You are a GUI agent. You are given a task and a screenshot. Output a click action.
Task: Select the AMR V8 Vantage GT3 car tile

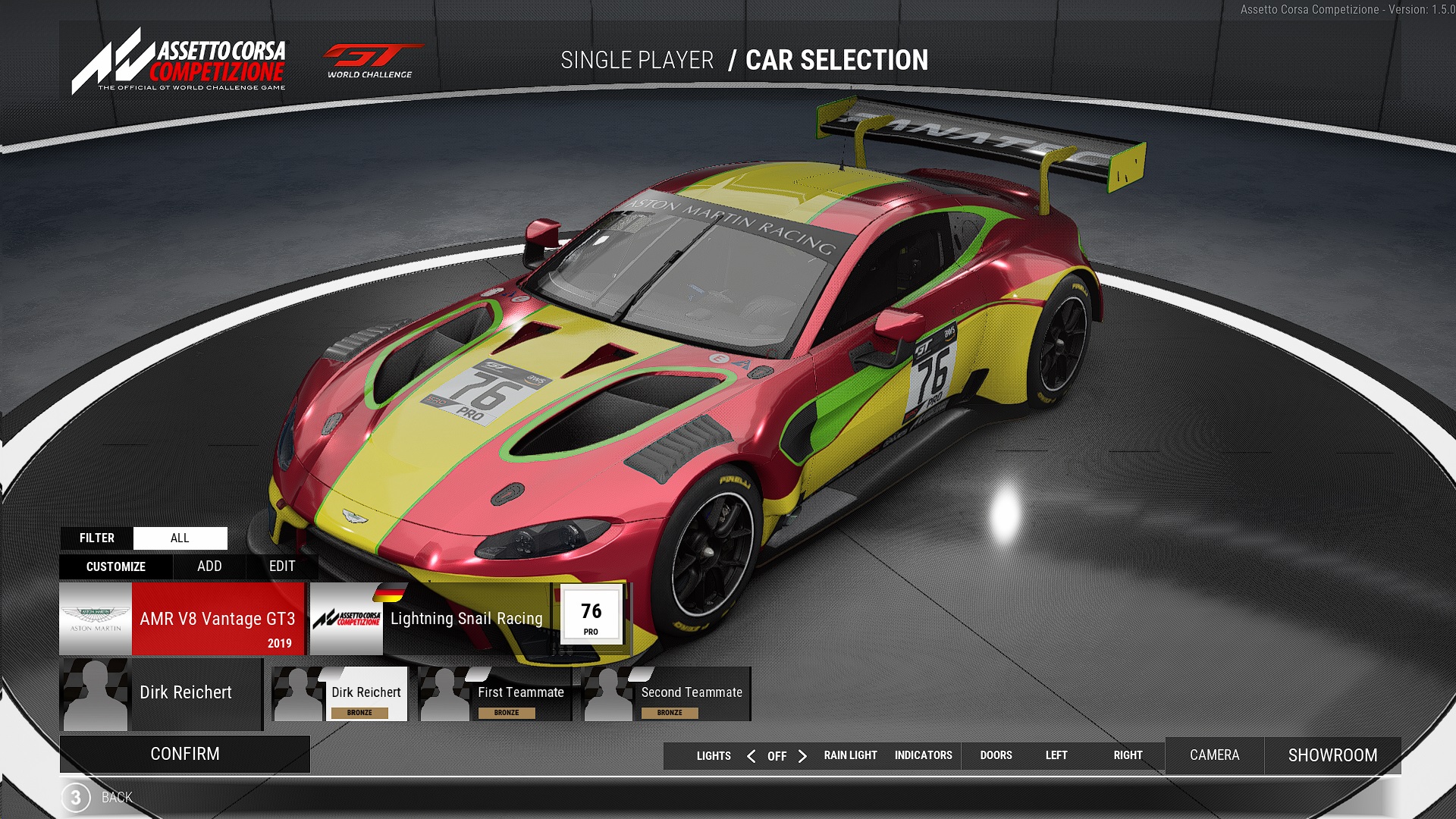click(x=182, y=619)
